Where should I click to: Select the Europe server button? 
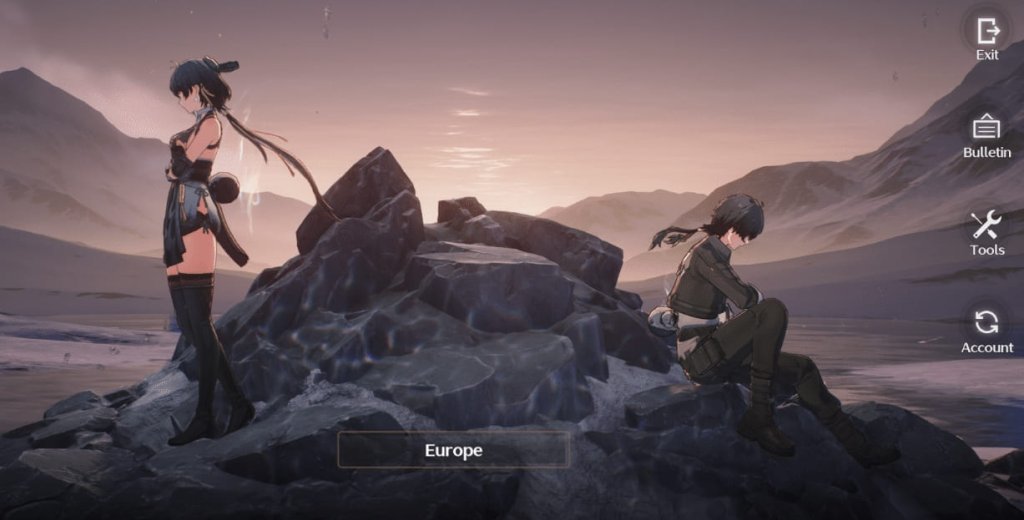453,450
